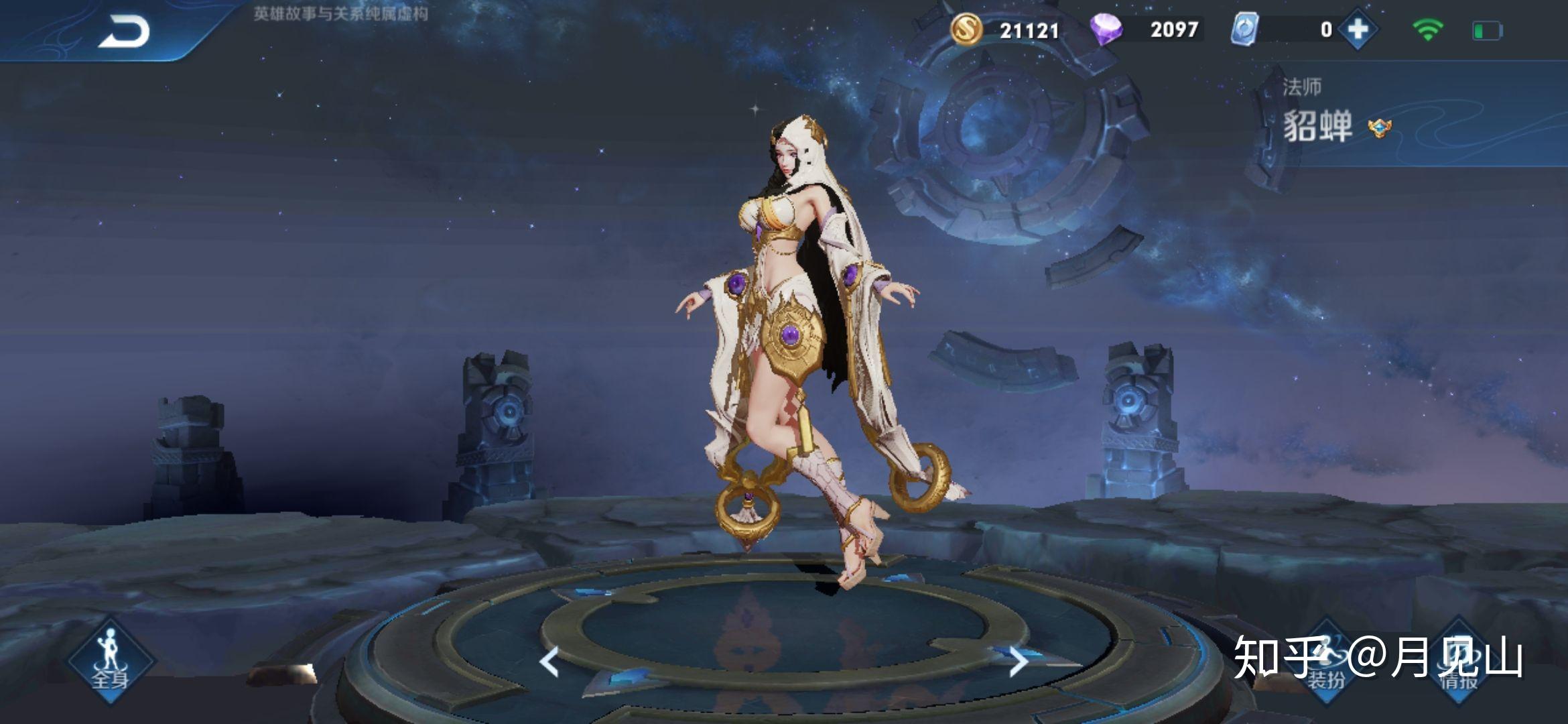1568x724 pixels.
Task: Show the next hero with right arrow
Action: 1018,662
